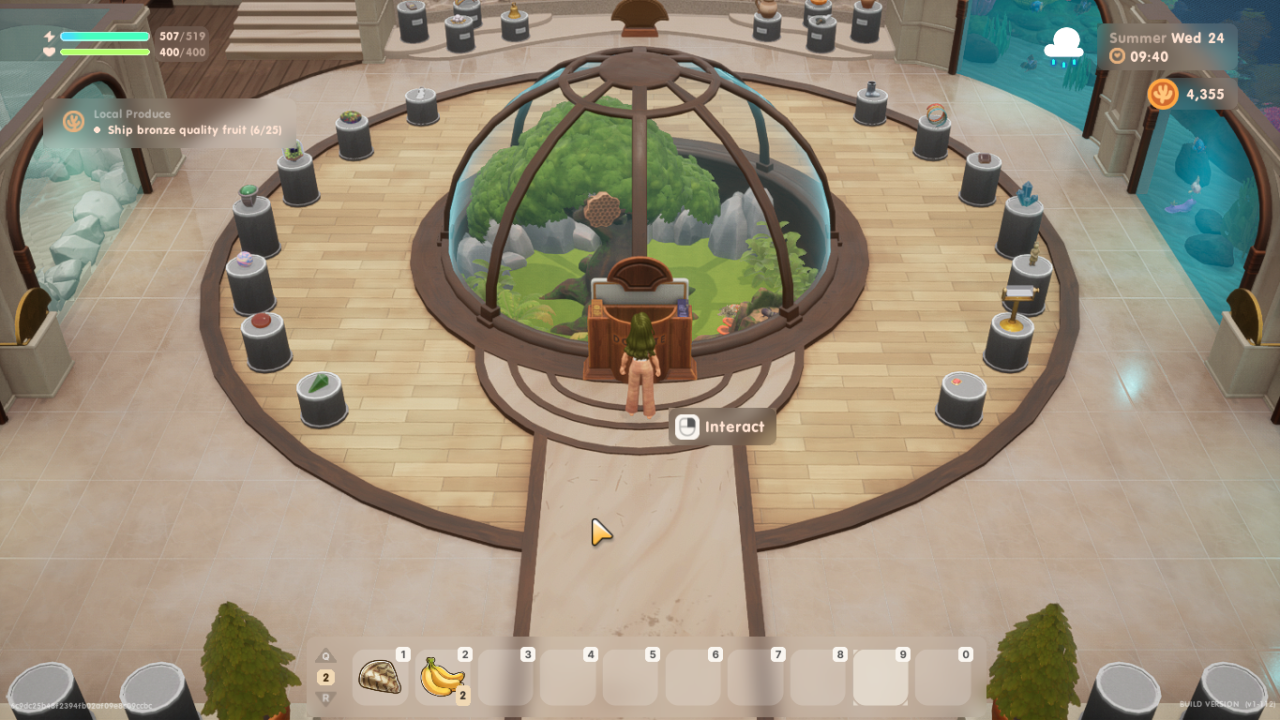This screenshot has width=1280, height=720.
Task: Select the highlighted hotbar slot 9
Action: (x=880, y=677)
